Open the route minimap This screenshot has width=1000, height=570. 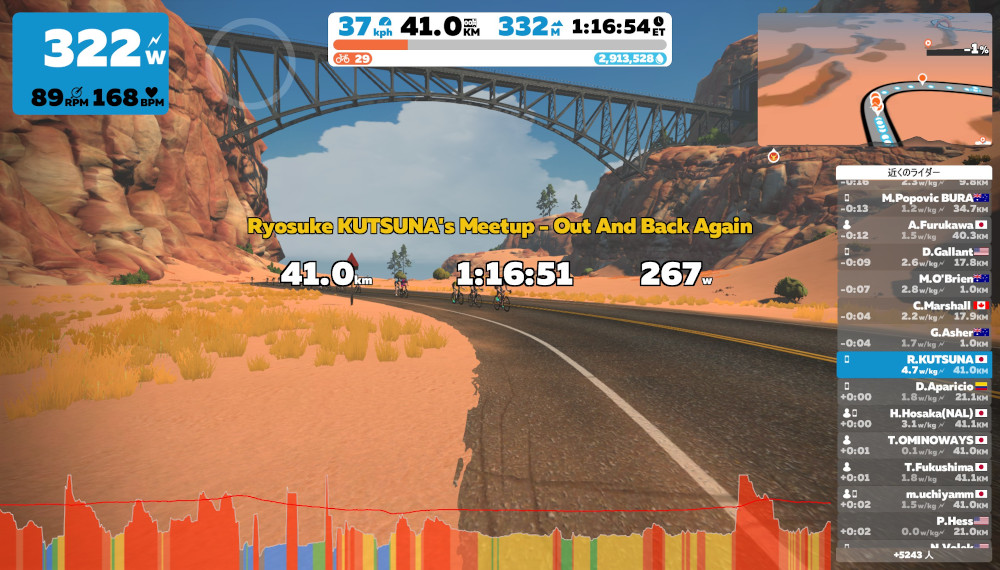(x=874, y=79)
